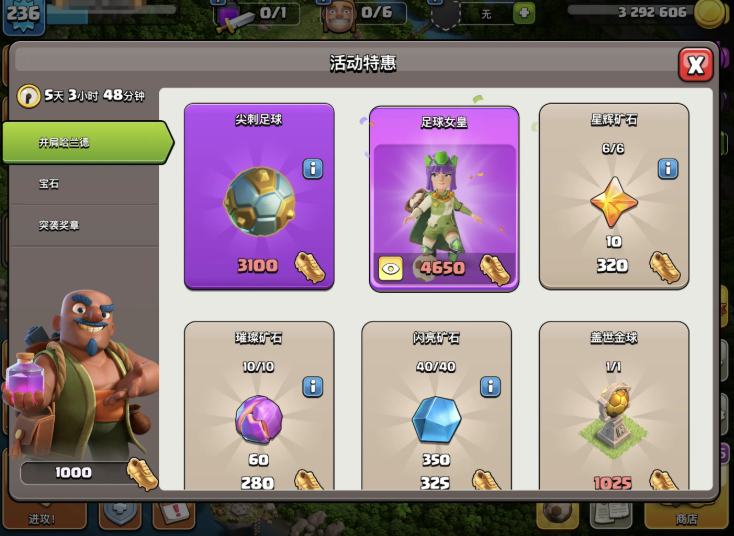Open the 商店 shop button
The image size is (734, 536).
(685, 512)
